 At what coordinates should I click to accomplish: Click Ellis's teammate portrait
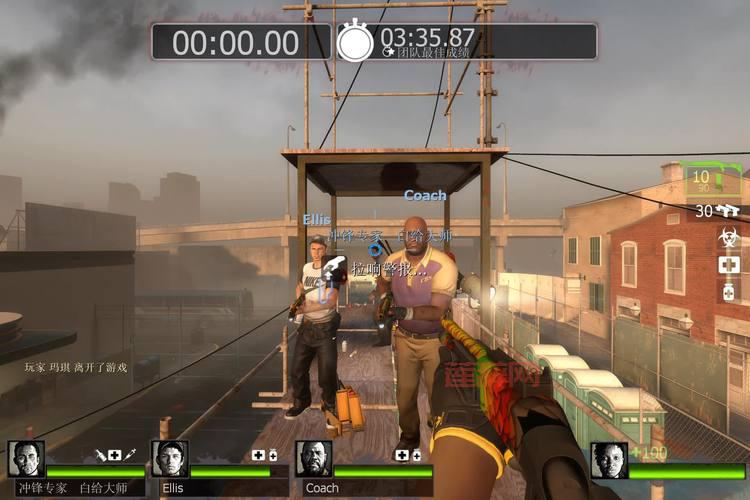tap(170, 459)
